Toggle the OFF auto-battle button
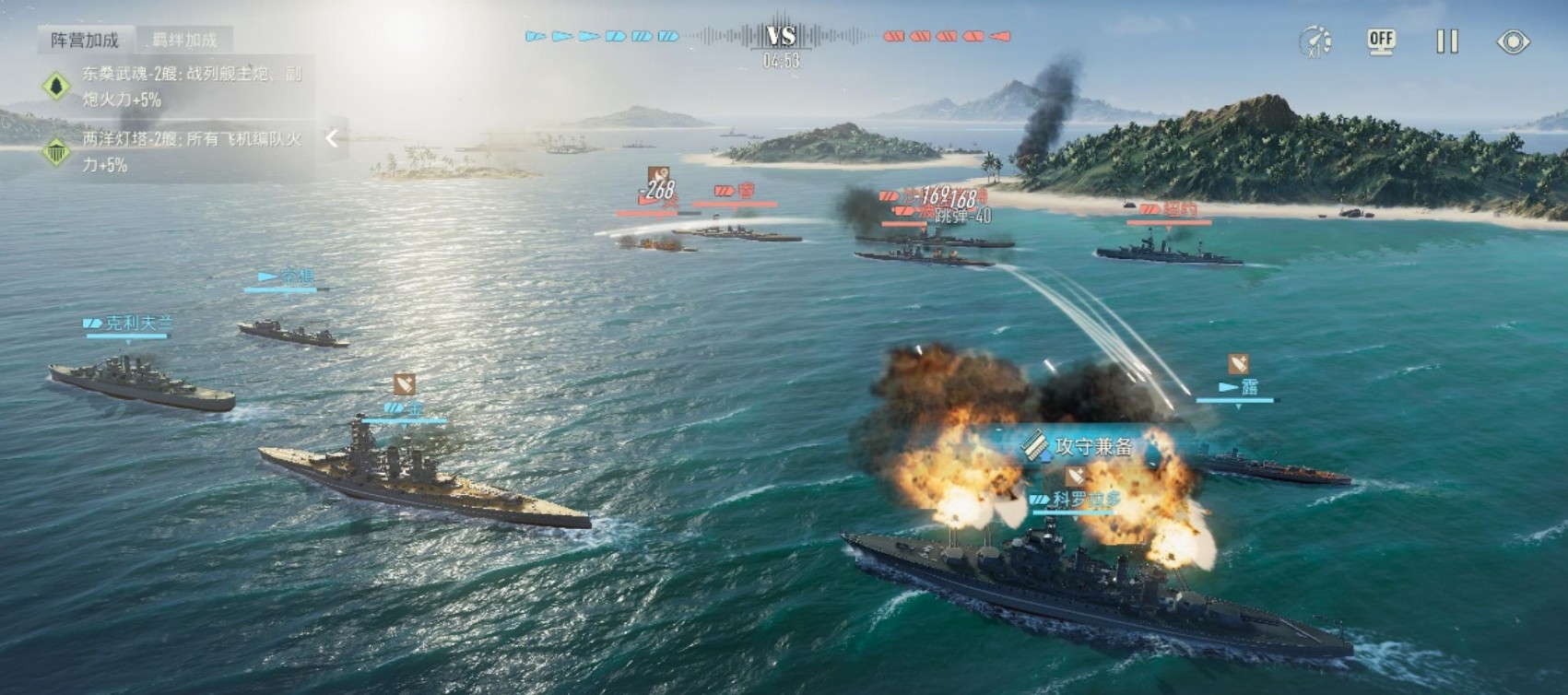 point(1380,41)
